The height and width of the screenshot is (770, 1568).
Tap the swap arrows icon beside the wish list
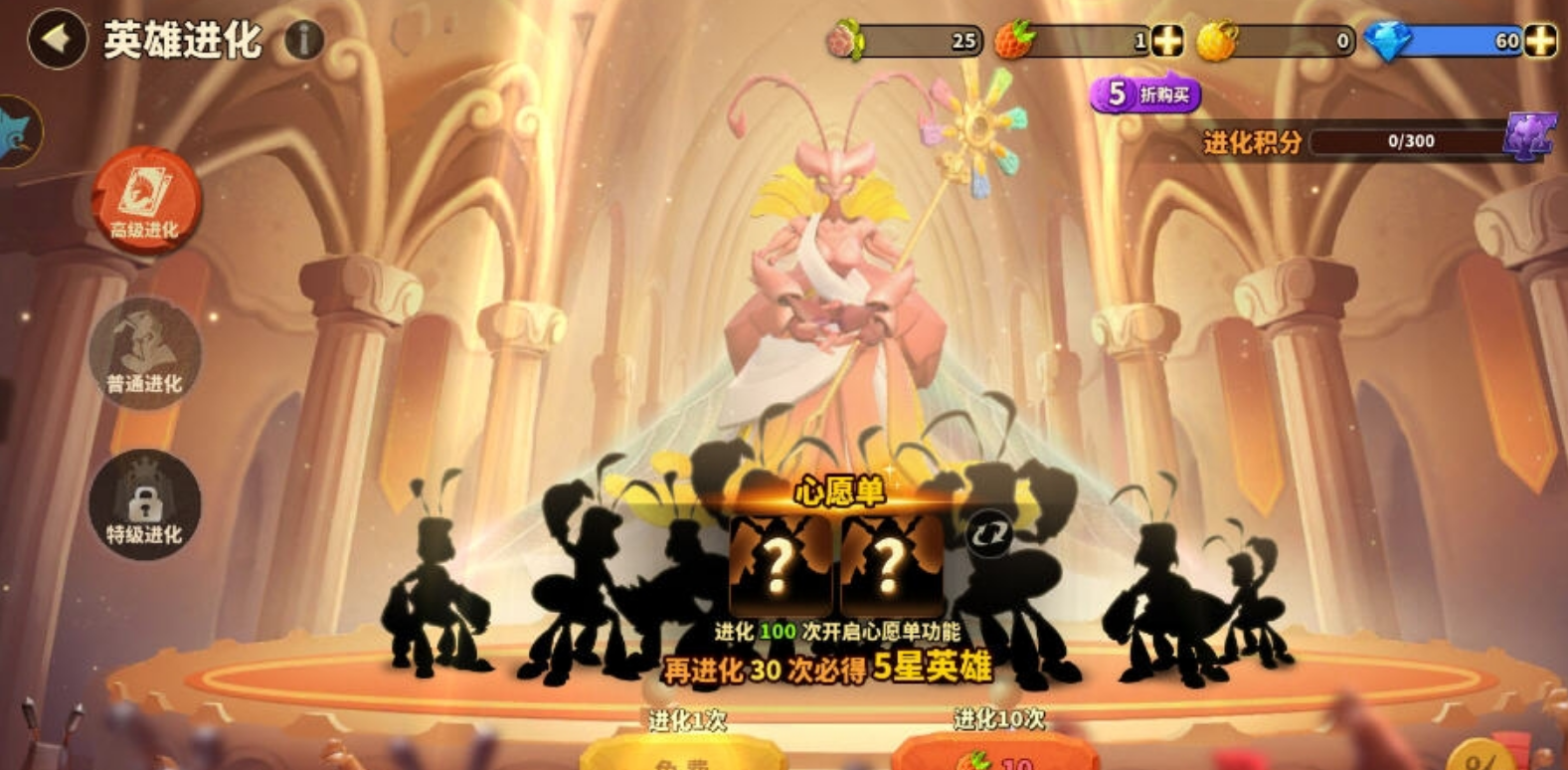tap(988, 535)
